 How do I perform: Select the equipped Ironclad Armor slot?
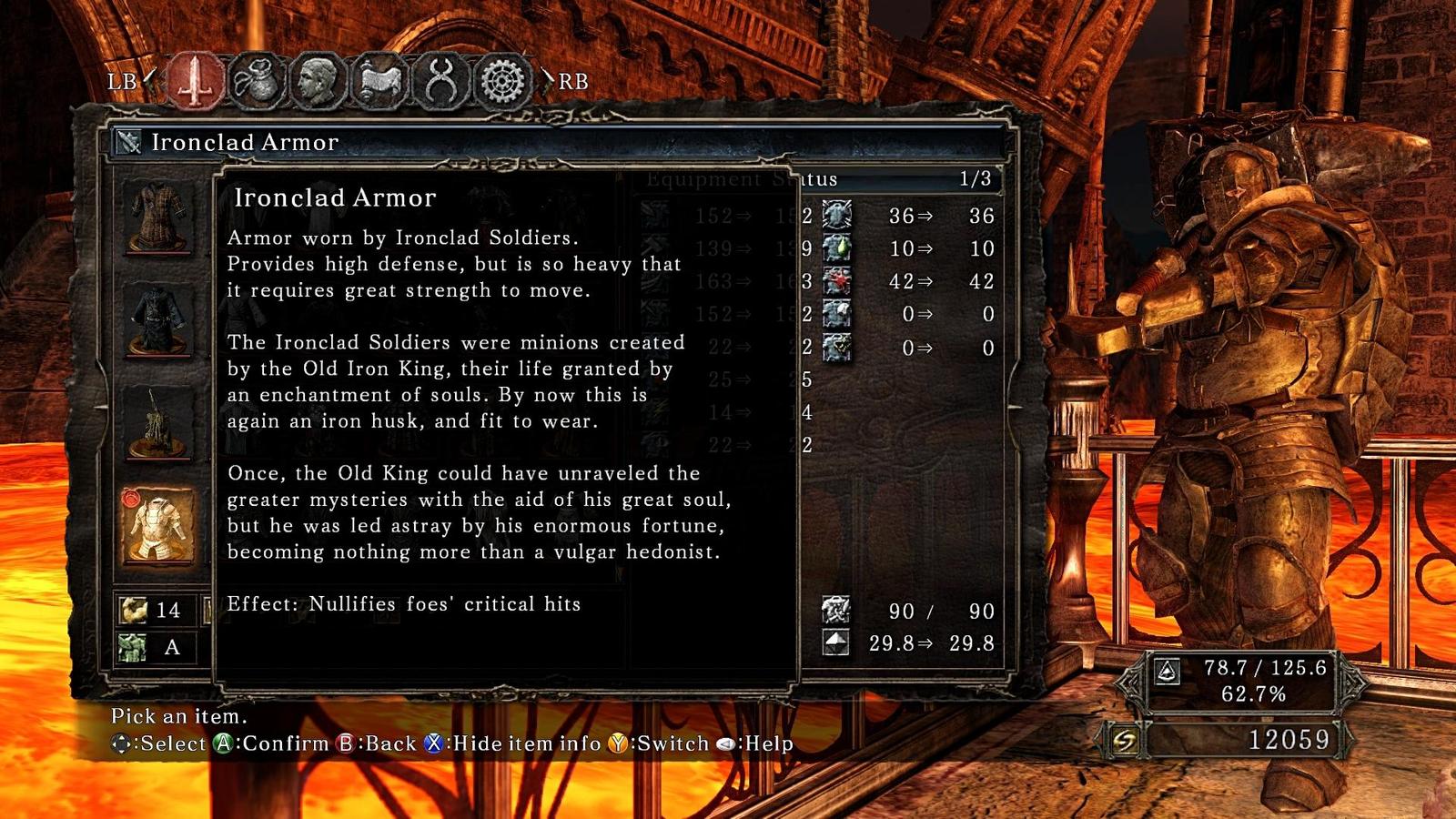pos(159,528)
